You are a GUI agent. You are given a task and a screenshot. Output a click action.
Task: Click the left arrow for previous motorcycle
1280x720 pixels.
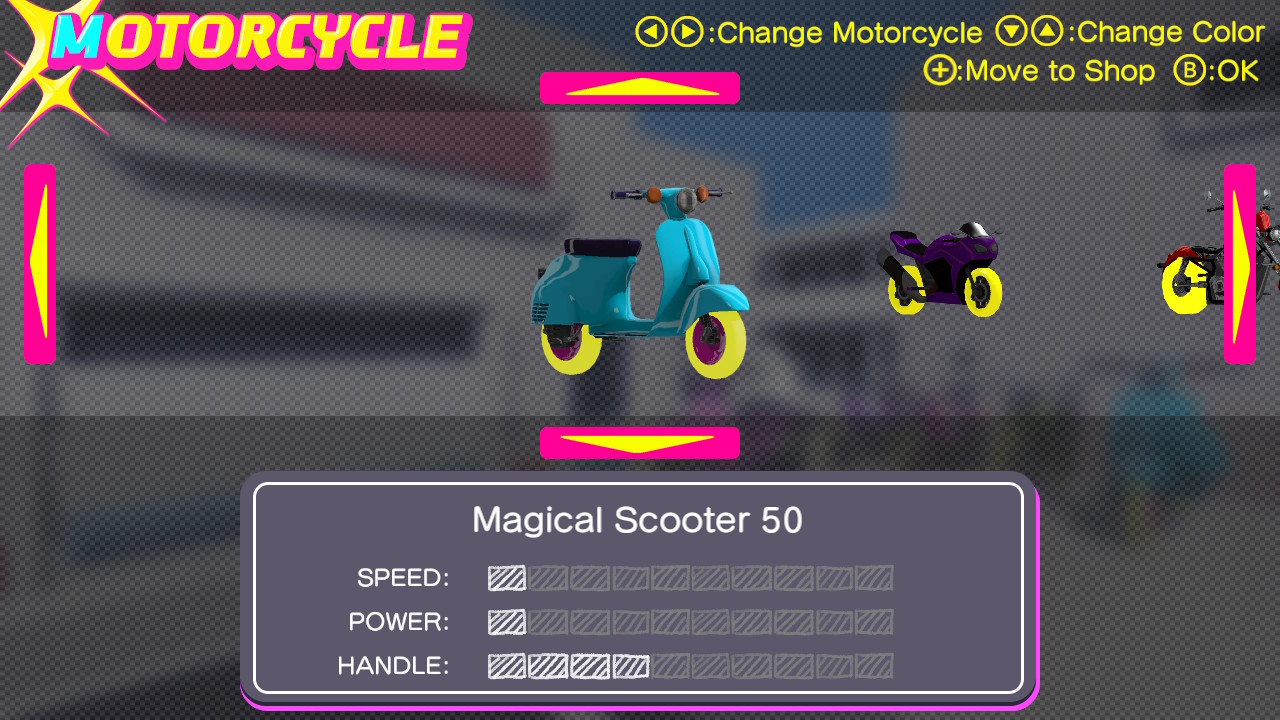point(40,263)
